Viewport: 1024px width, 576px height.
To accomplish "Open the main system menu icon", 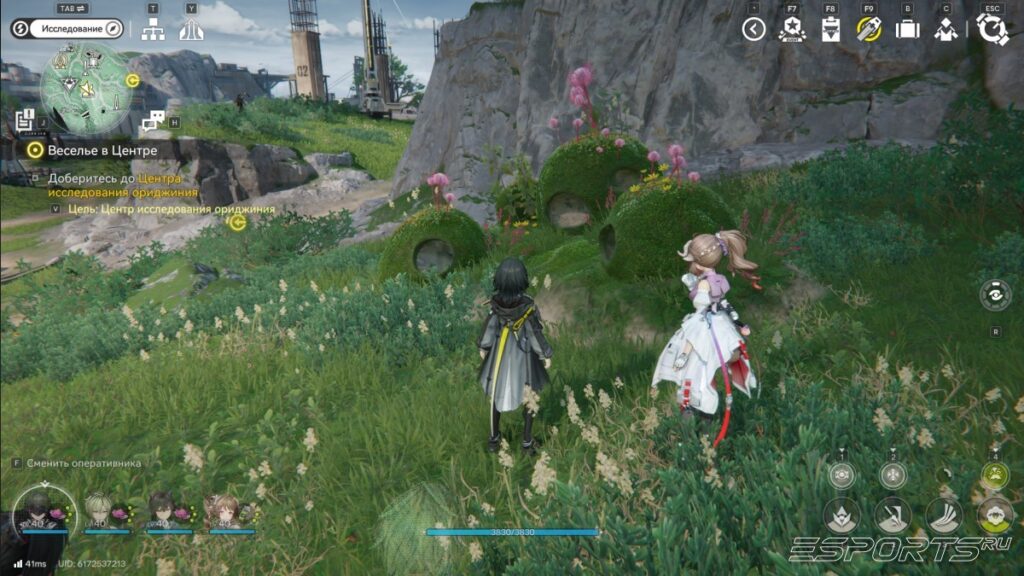I will point(991,28).
